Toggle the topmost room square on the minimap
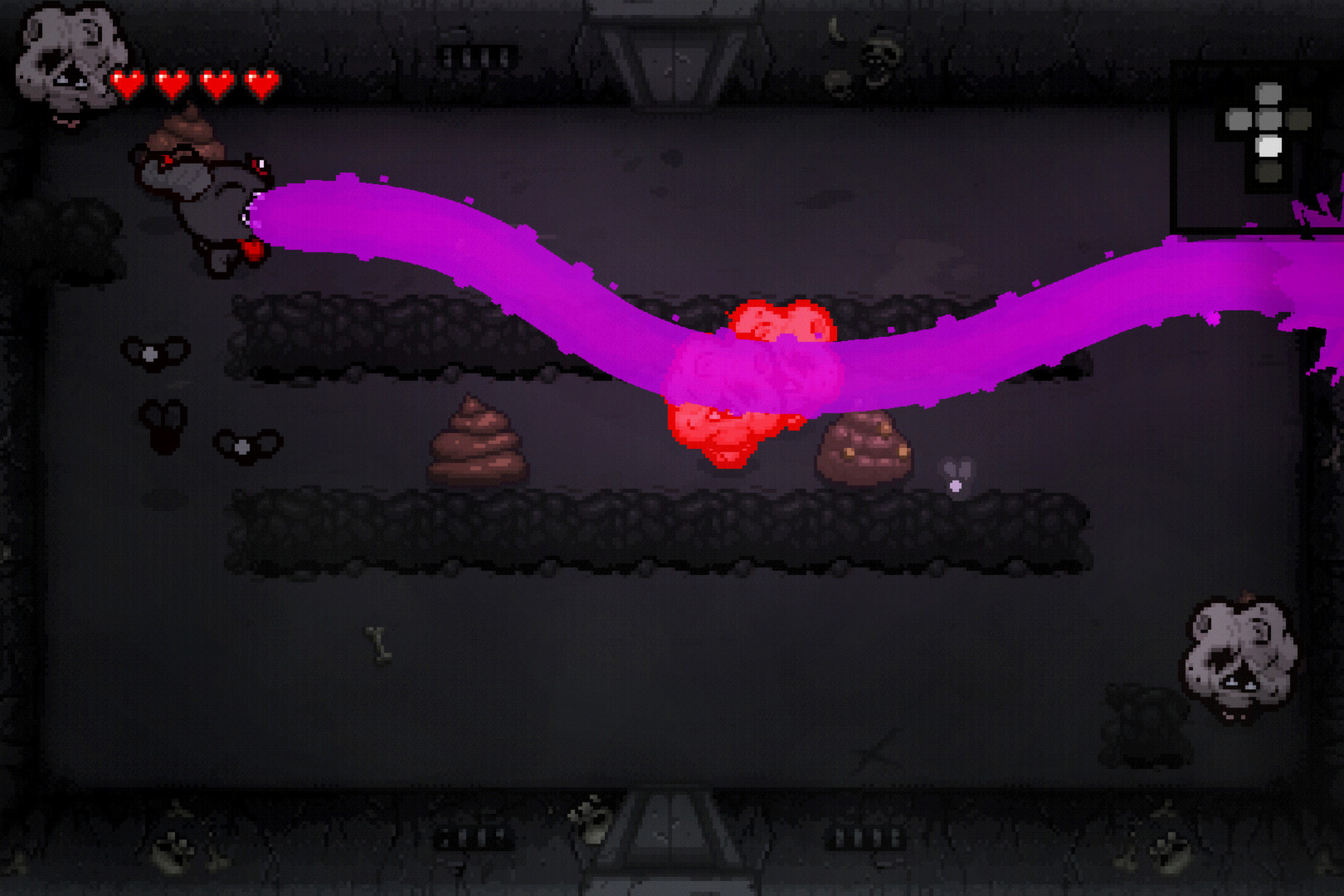1344x896 pixels. (1267, 93)
